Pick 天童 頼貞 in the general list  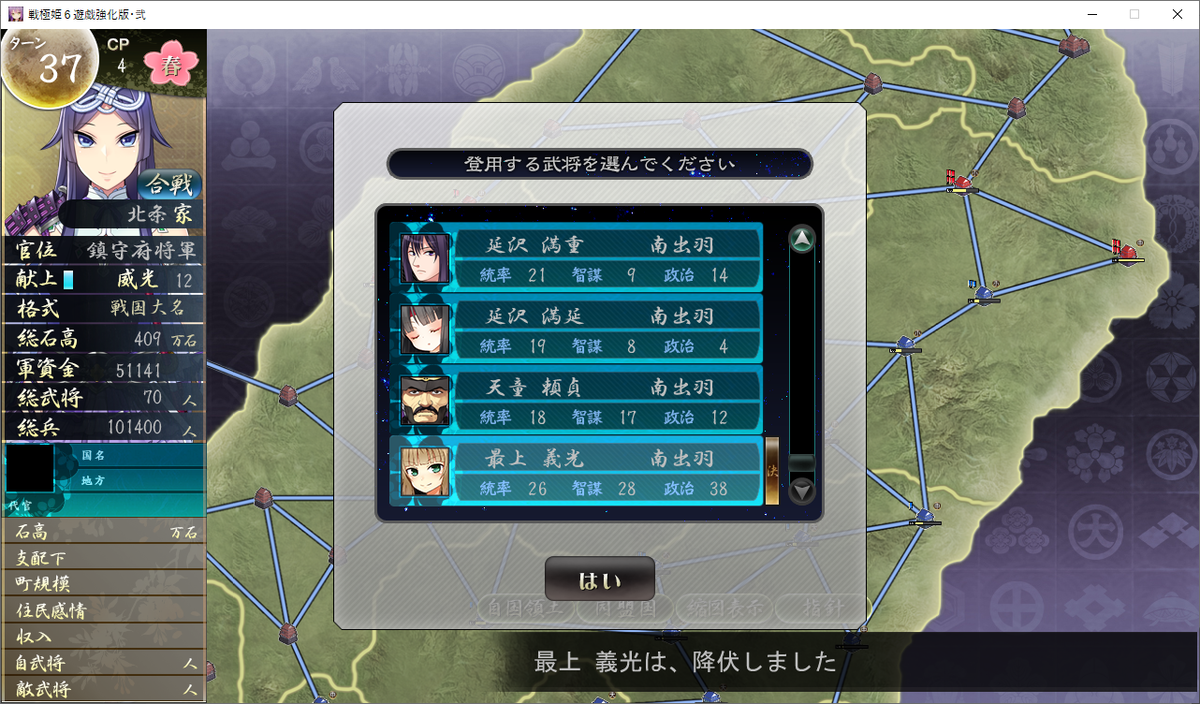coord(577,400)
